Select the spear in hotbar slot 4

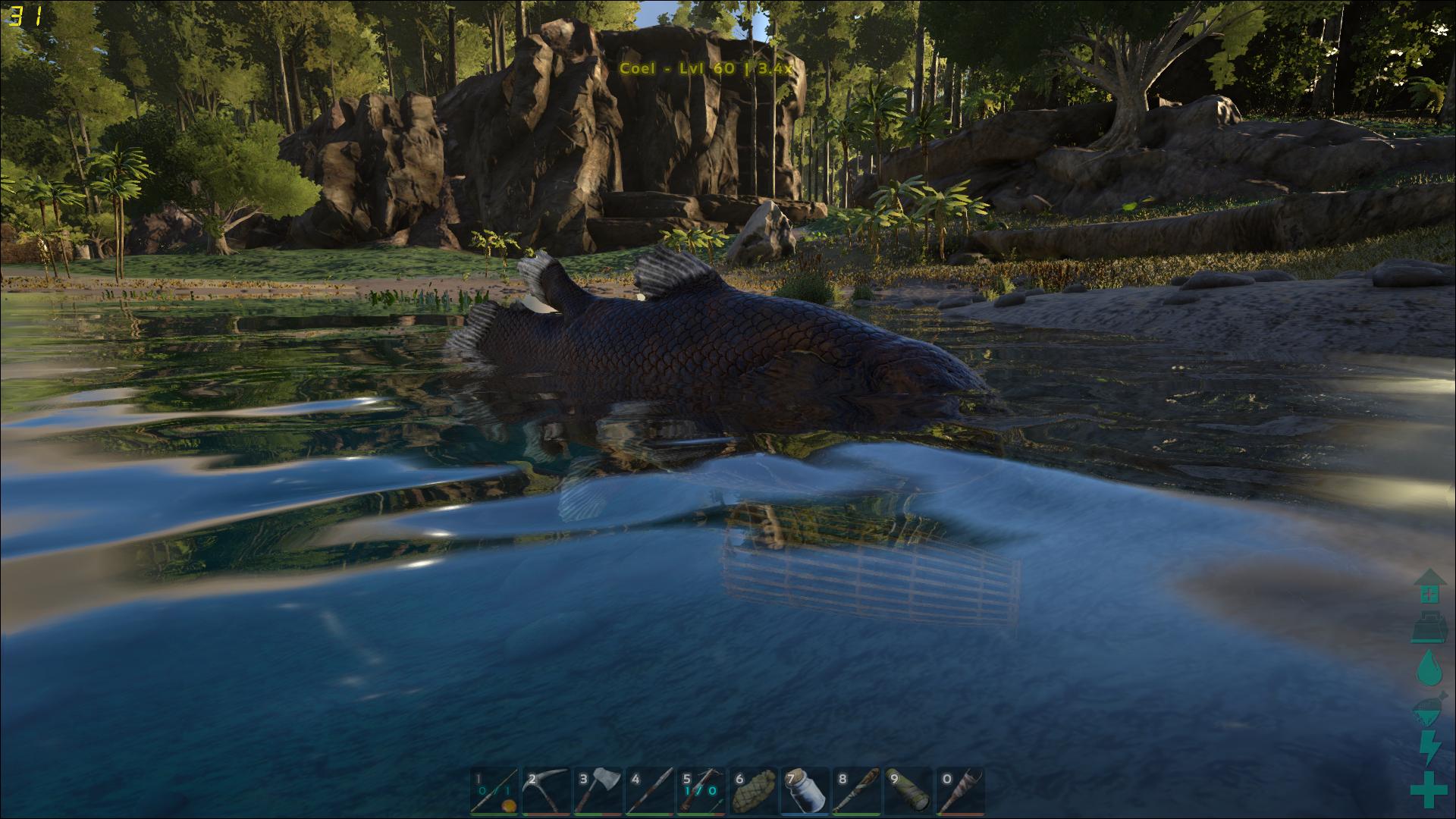pos(650,792)
